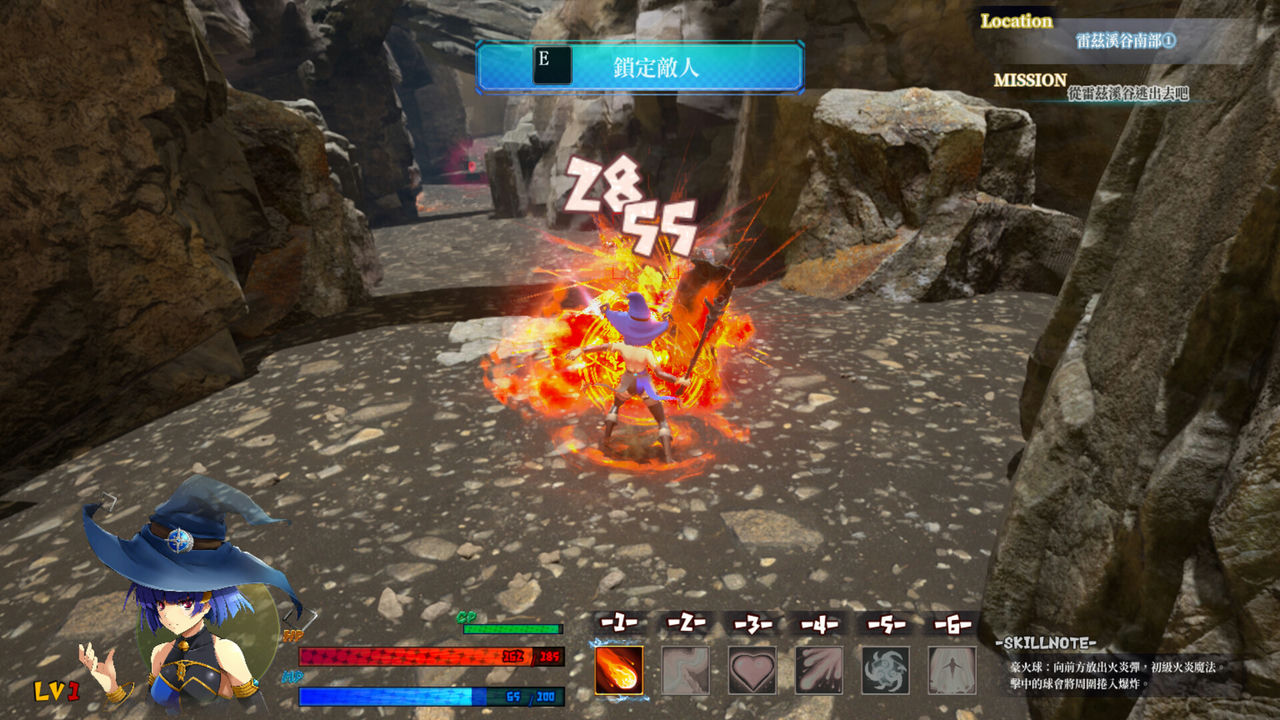Viewport: 1280px width, 720px height.
Task: Toggle the hotbar slot 1 highlight frame
Action: 617,668
